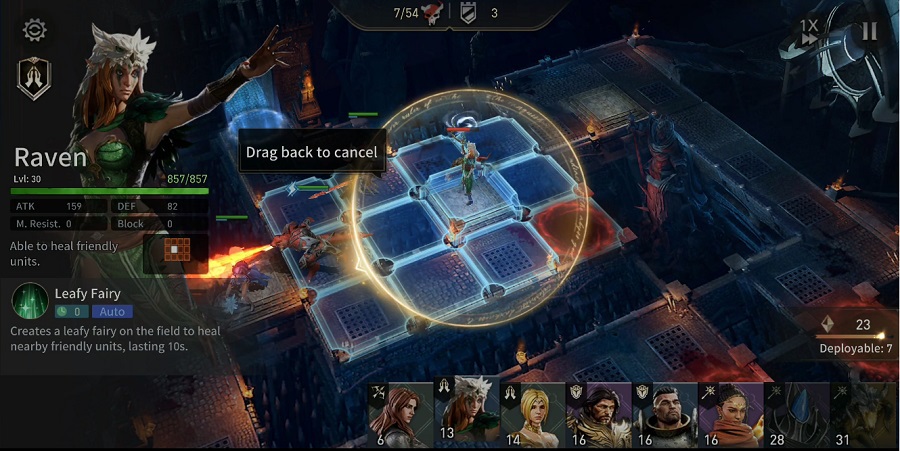
Task: Toggle the Auto skill setting
Action: click(x=112, y=312)
